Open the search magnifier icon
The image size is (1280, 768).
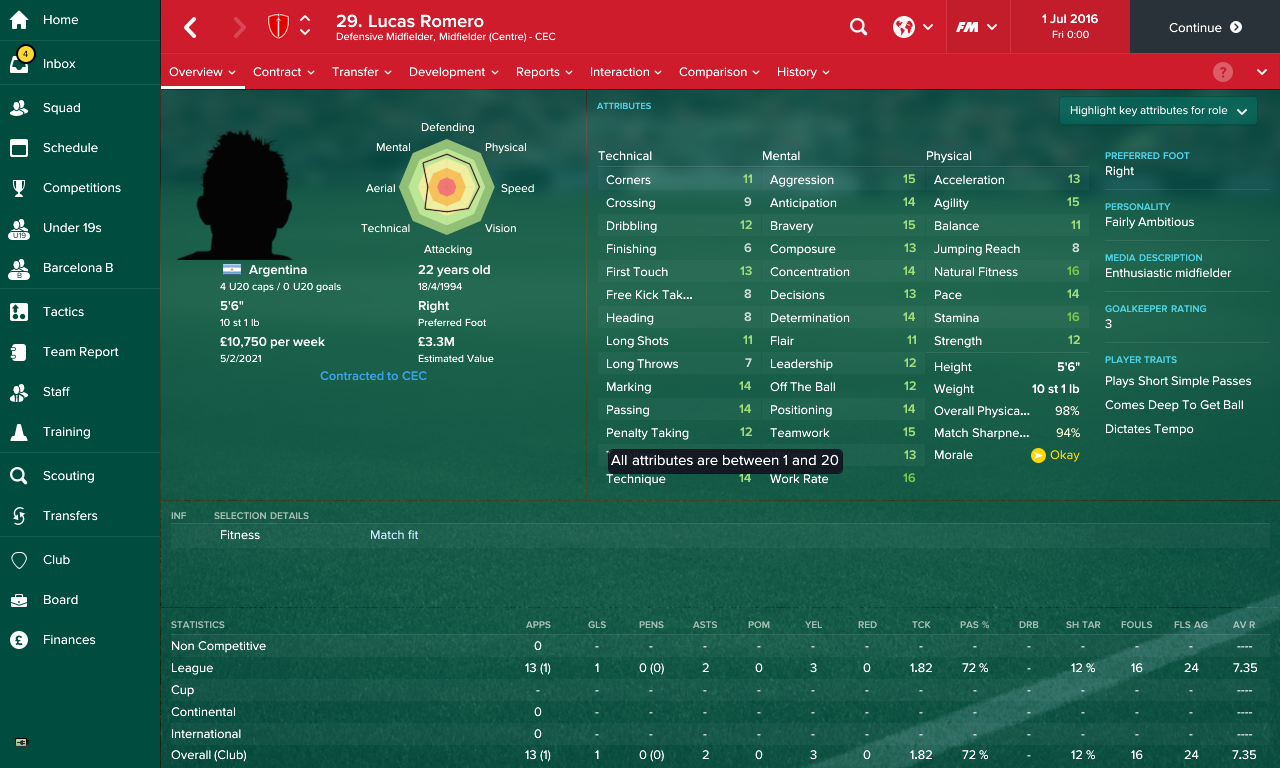(858, 27)
